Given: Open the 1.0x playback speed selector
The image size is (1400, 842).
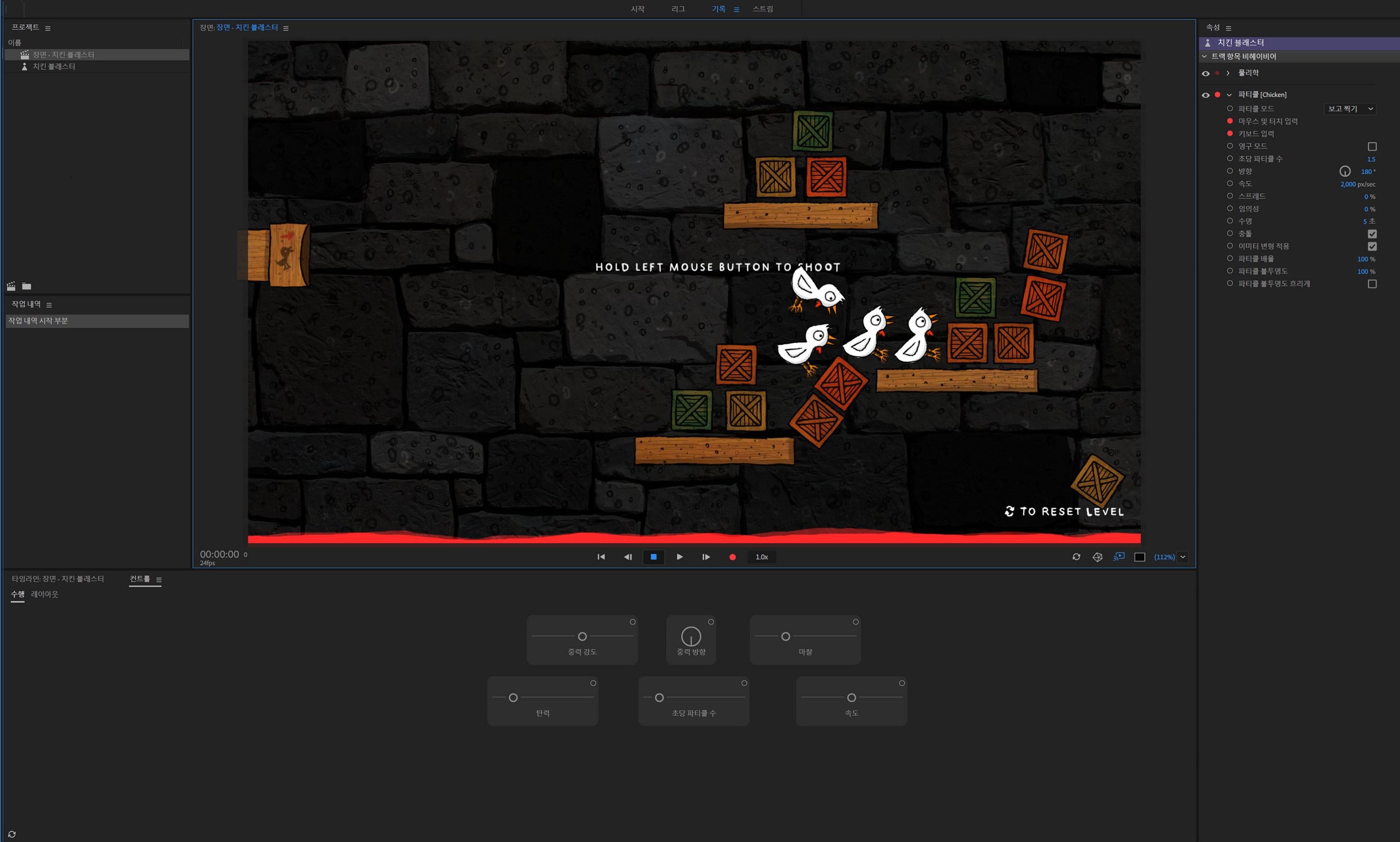Looking at the screenshot, I should [761, 557].
